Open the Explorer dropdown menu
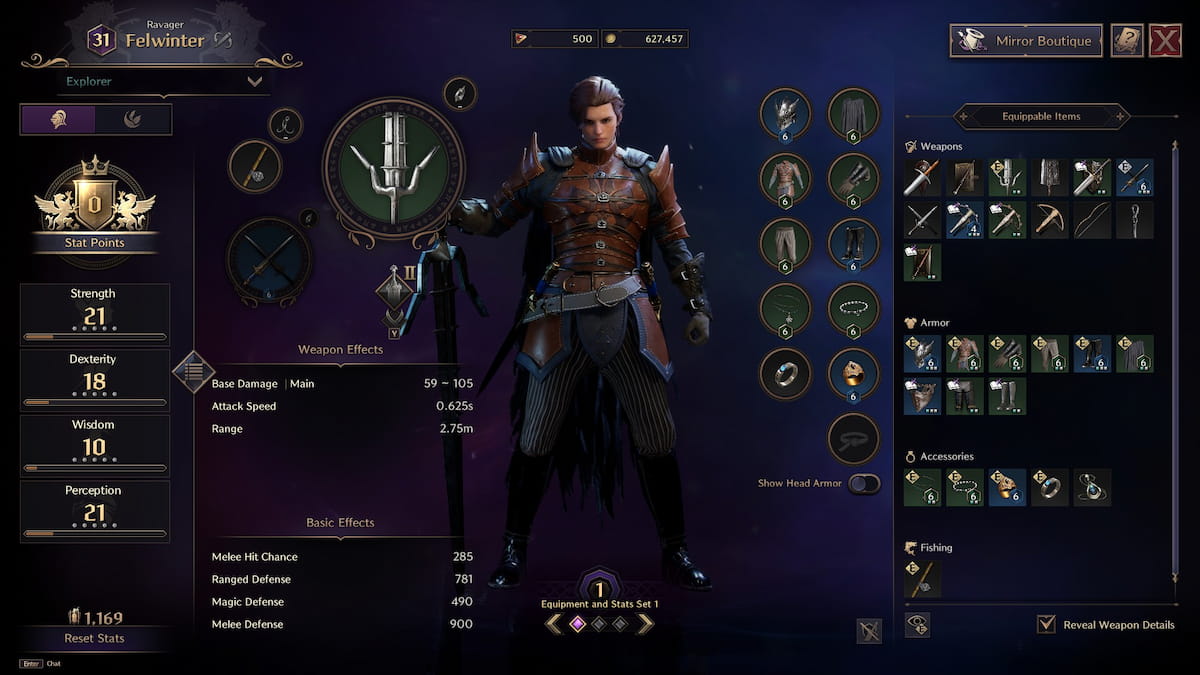 (165, 81)
